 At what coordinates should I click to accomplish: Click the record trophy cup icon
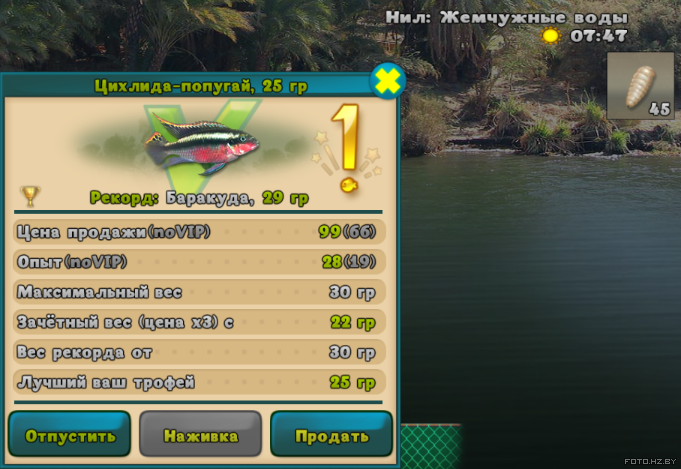click(x=31, y=194)
